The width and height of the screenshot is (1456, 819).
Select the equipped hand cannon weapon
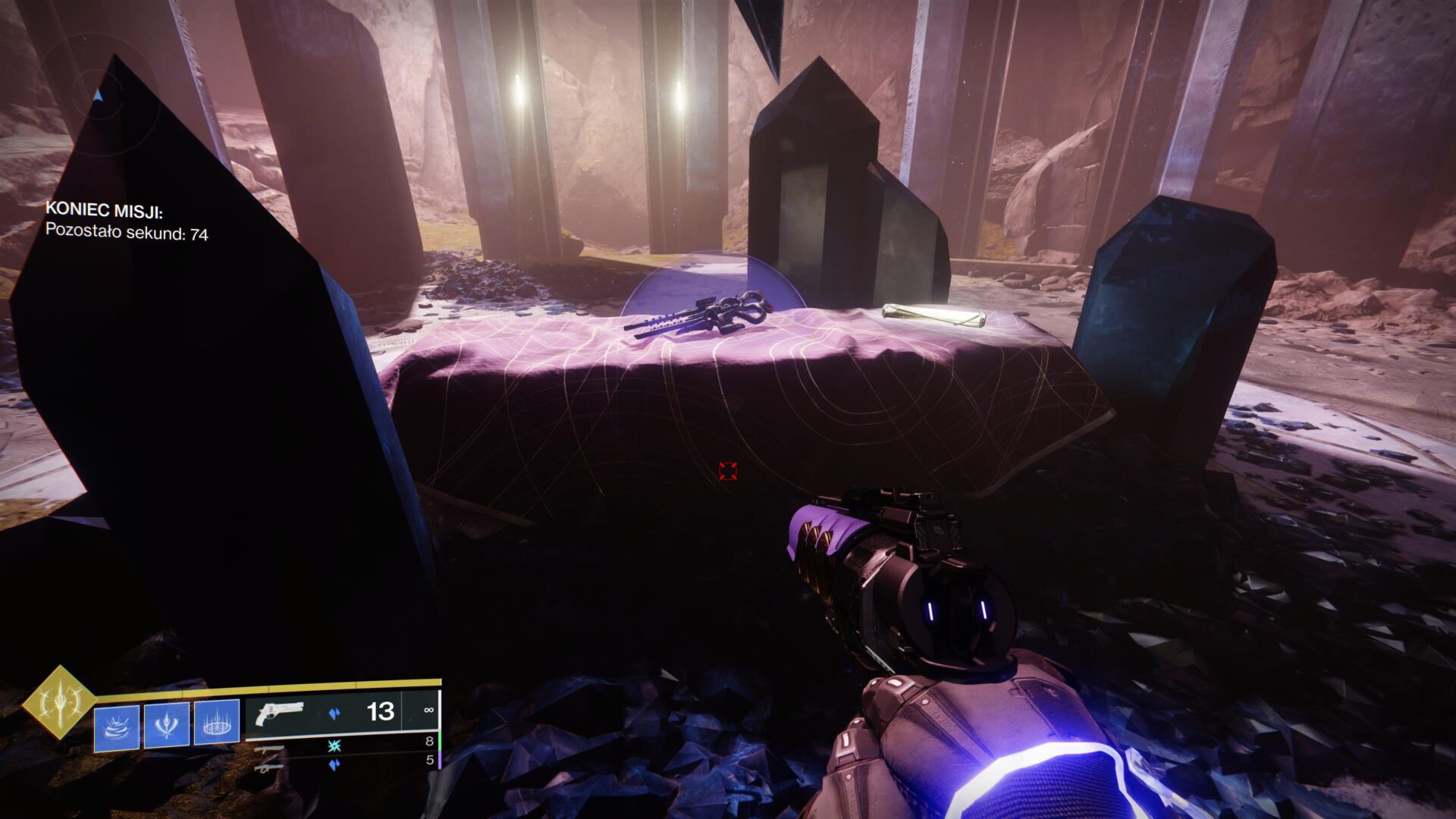coord(280,714)
